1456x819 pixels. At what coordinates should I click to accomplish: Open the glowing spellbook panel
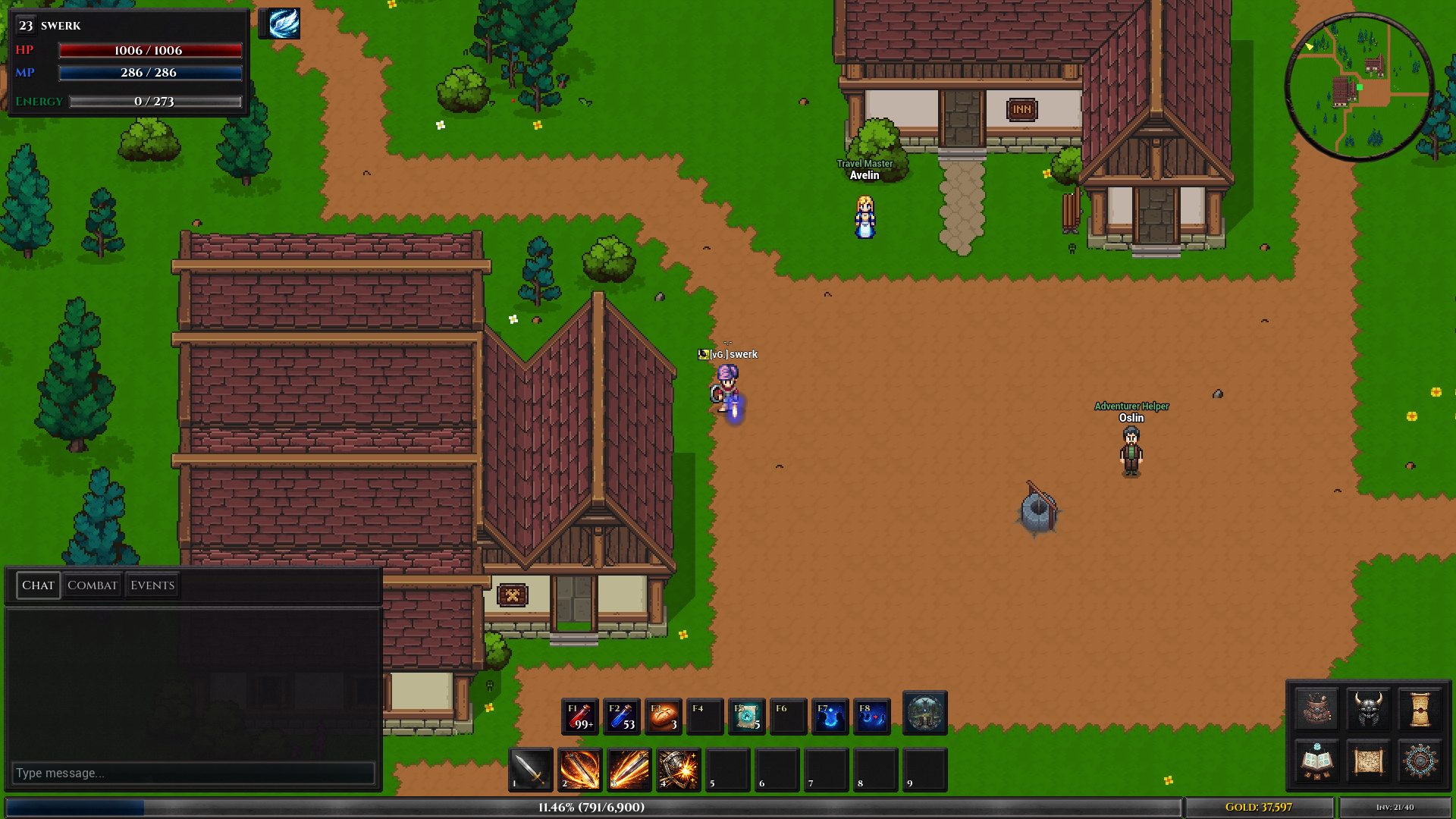[x=1316, y=761]
